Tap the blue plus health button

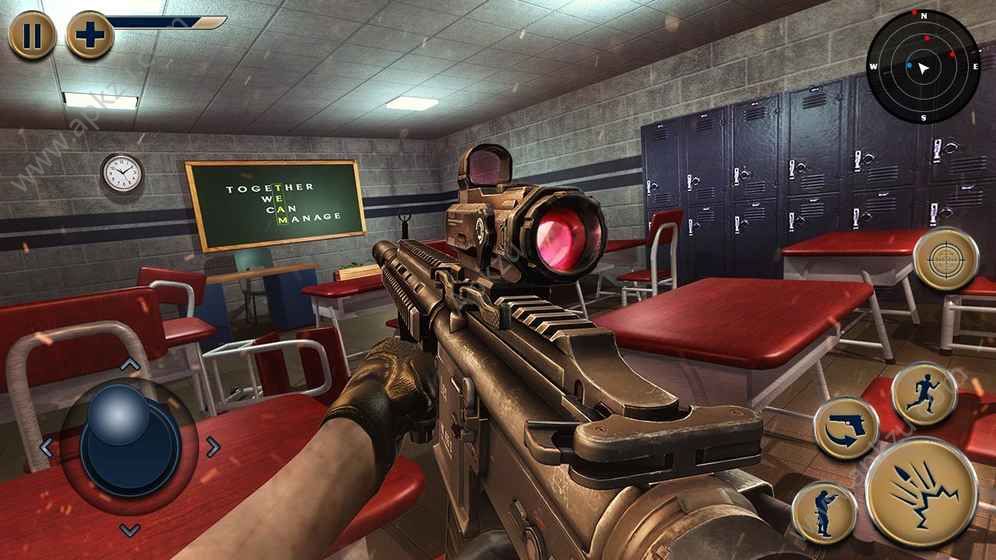coord(90,35)
